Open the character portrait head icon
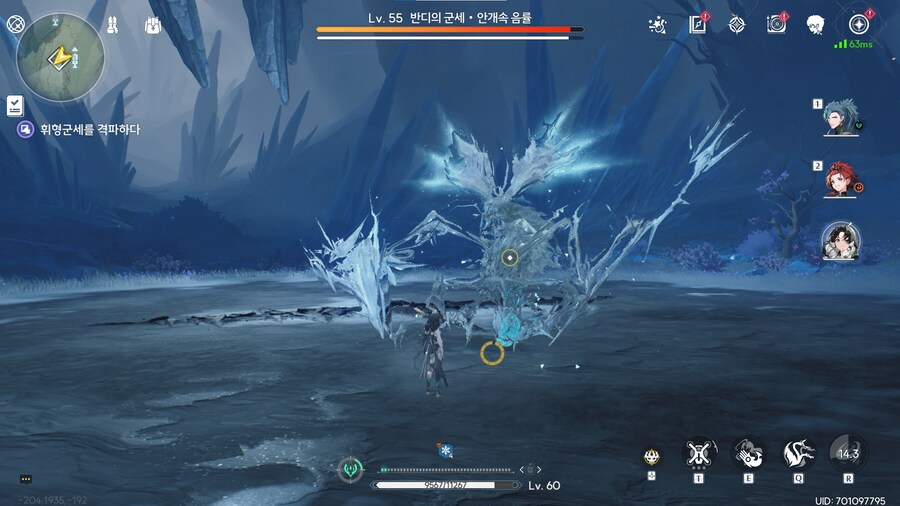The height and width of the screenshot is (506, 900). [815, 25]
